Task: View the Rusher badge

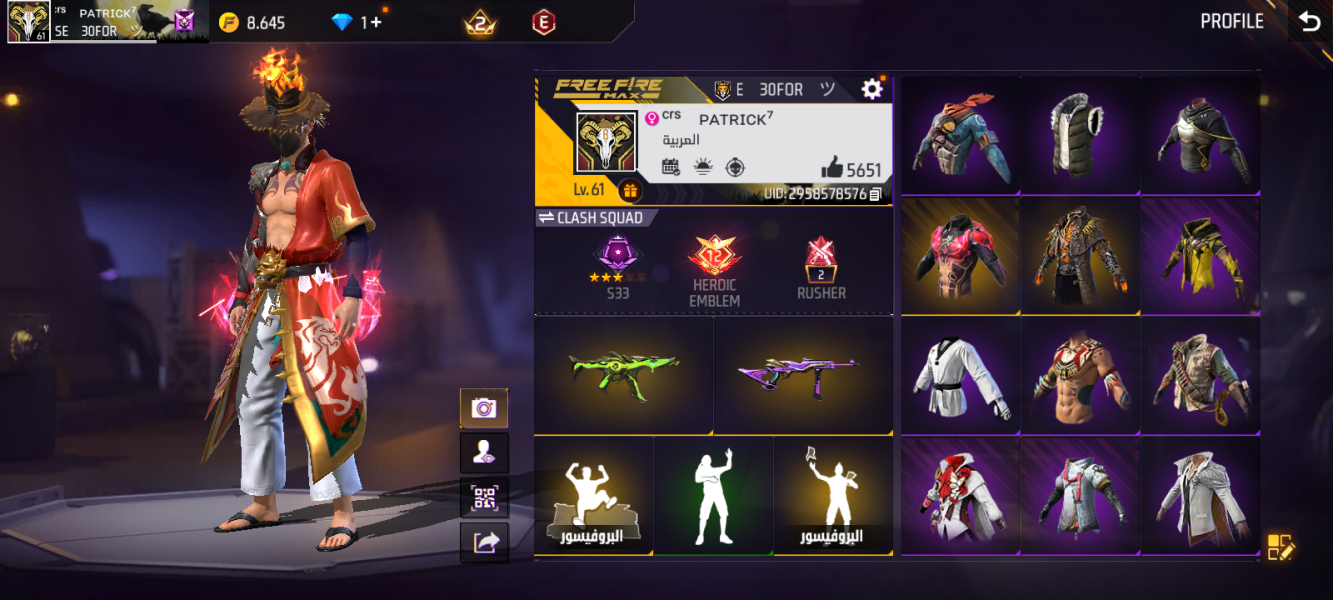Action: pos(821,268)
